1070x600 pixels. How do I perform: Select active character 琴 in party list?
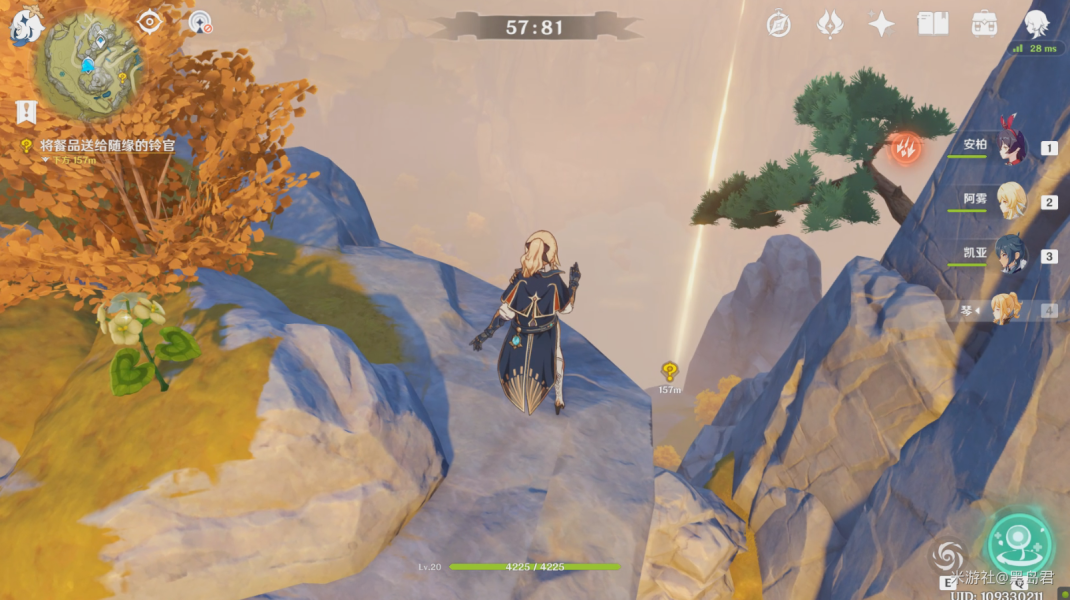1005,310
